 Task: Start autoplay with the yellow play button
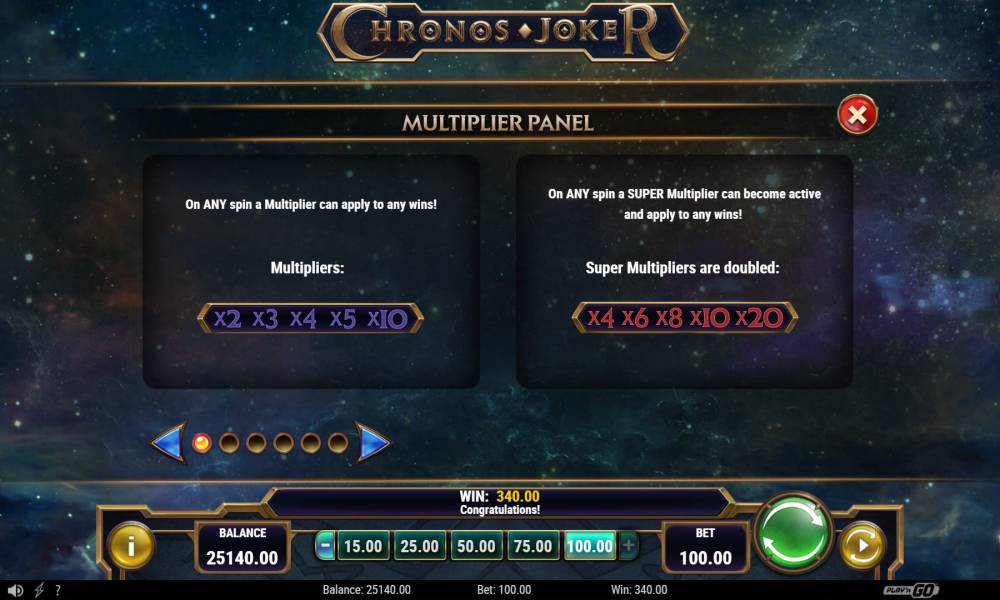[861, 546]
